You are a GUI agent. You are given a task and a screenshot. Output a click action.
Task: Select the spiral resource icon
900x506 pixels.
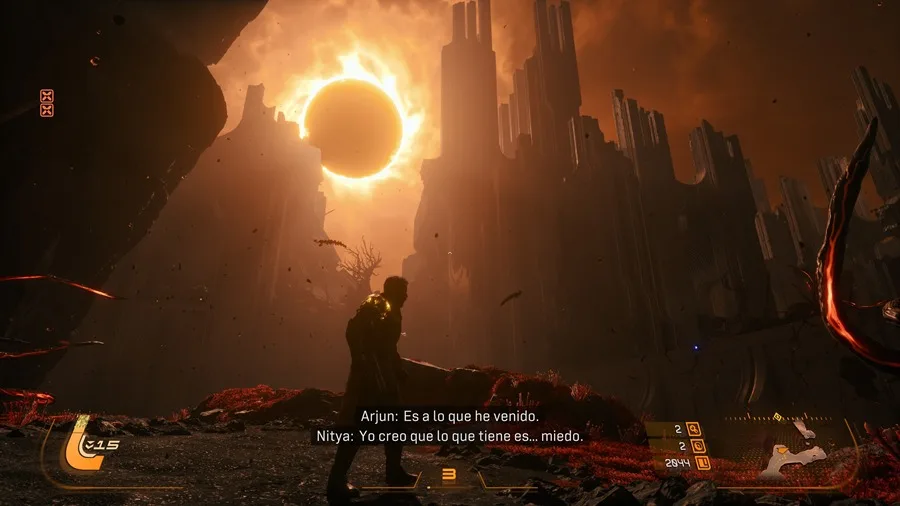coord(697,446)
